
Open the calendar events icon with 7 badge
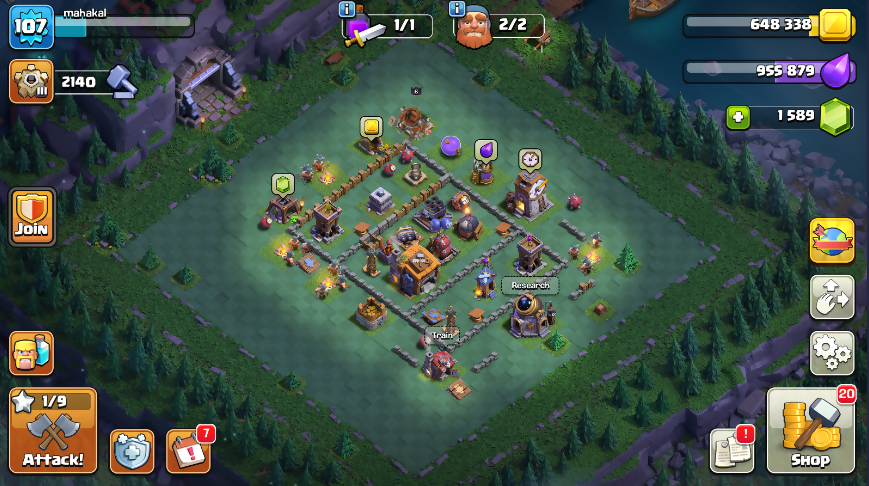187,451
